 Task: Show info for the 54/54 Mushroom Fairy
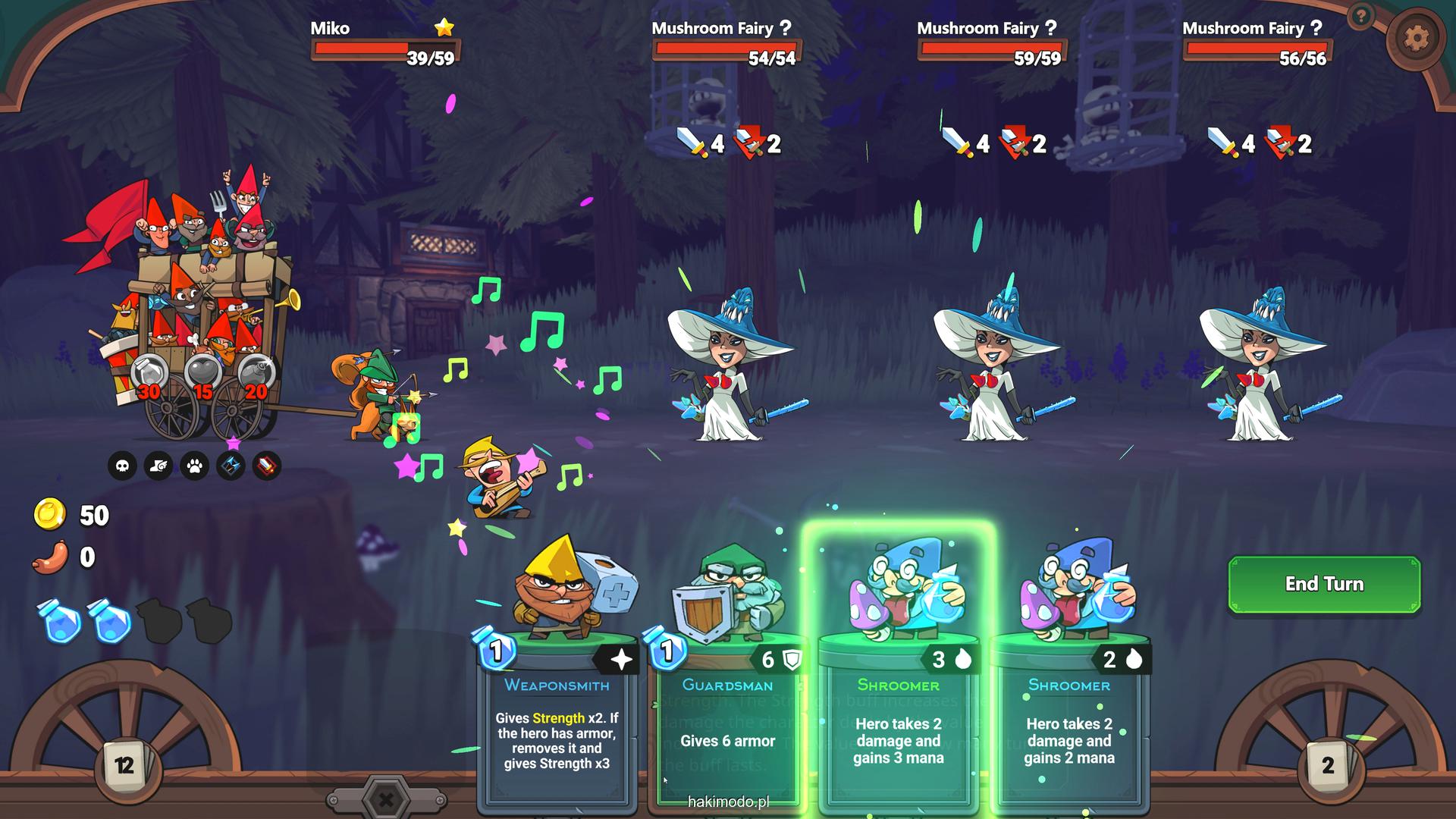pos(786,28)
